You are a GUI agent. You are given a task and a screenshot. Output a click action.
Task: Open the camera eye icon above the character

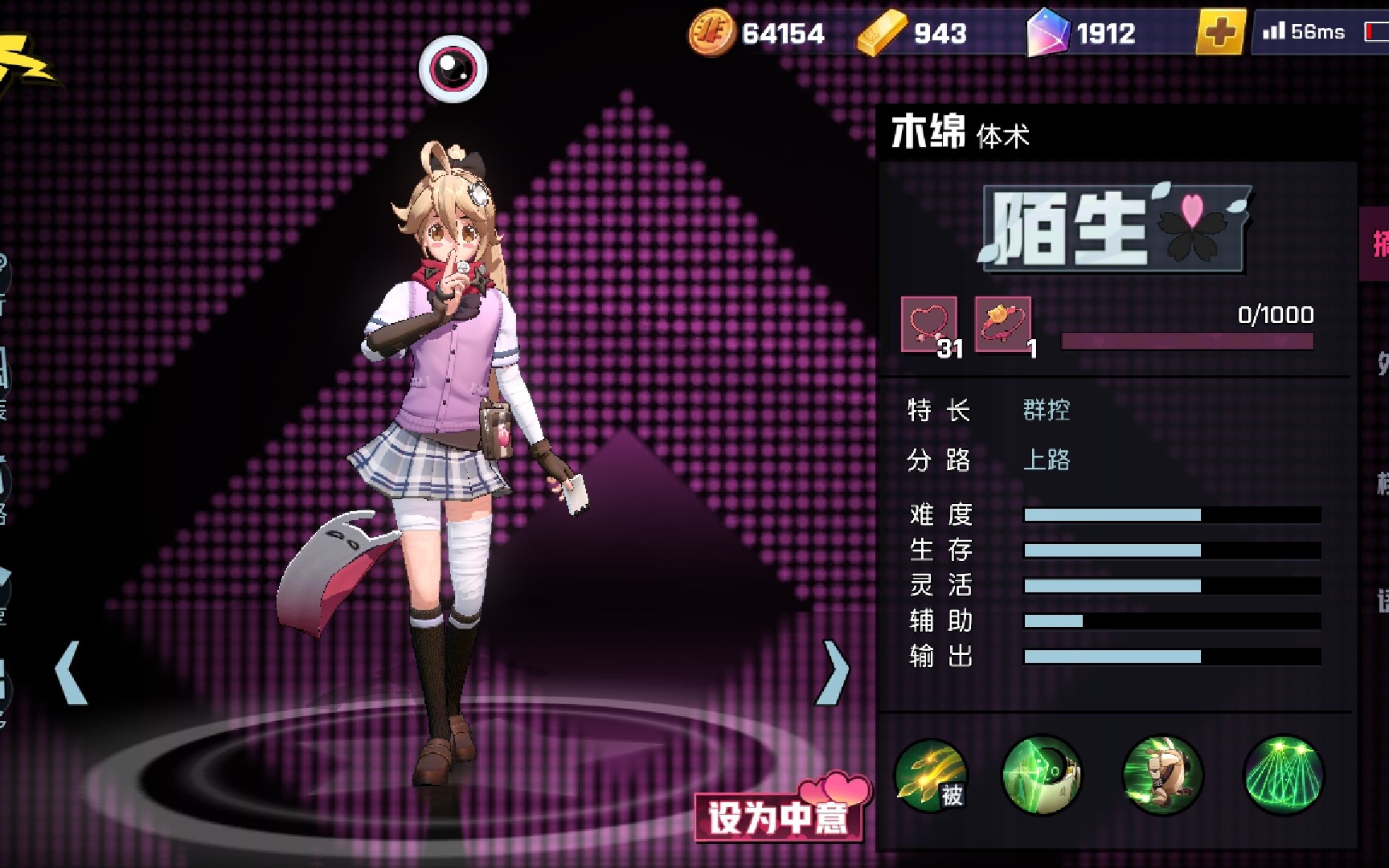[x=453, y=68]
